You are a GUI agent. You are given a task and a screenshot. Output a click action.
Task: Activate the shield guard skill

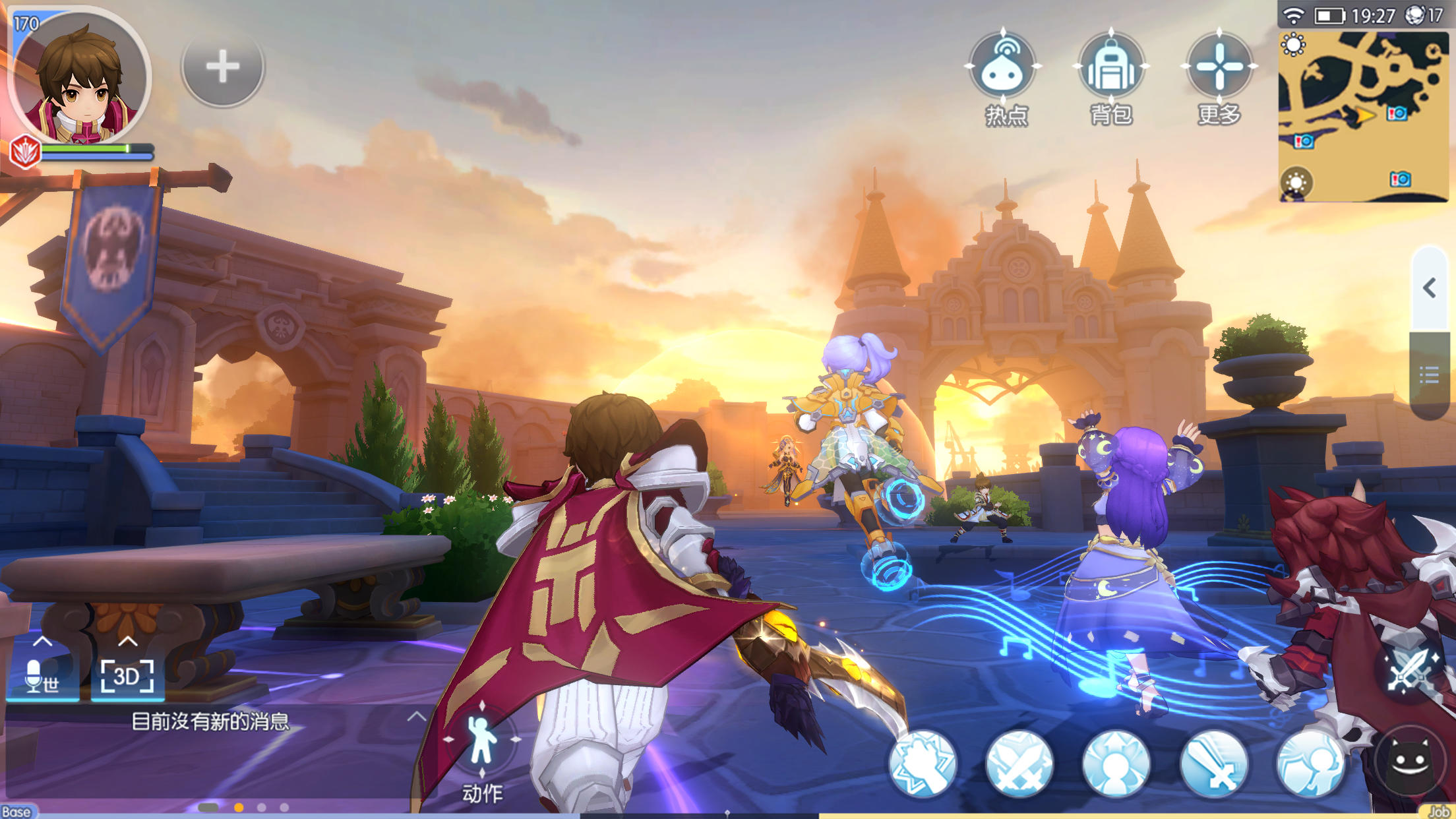(x=1310, y=764)
